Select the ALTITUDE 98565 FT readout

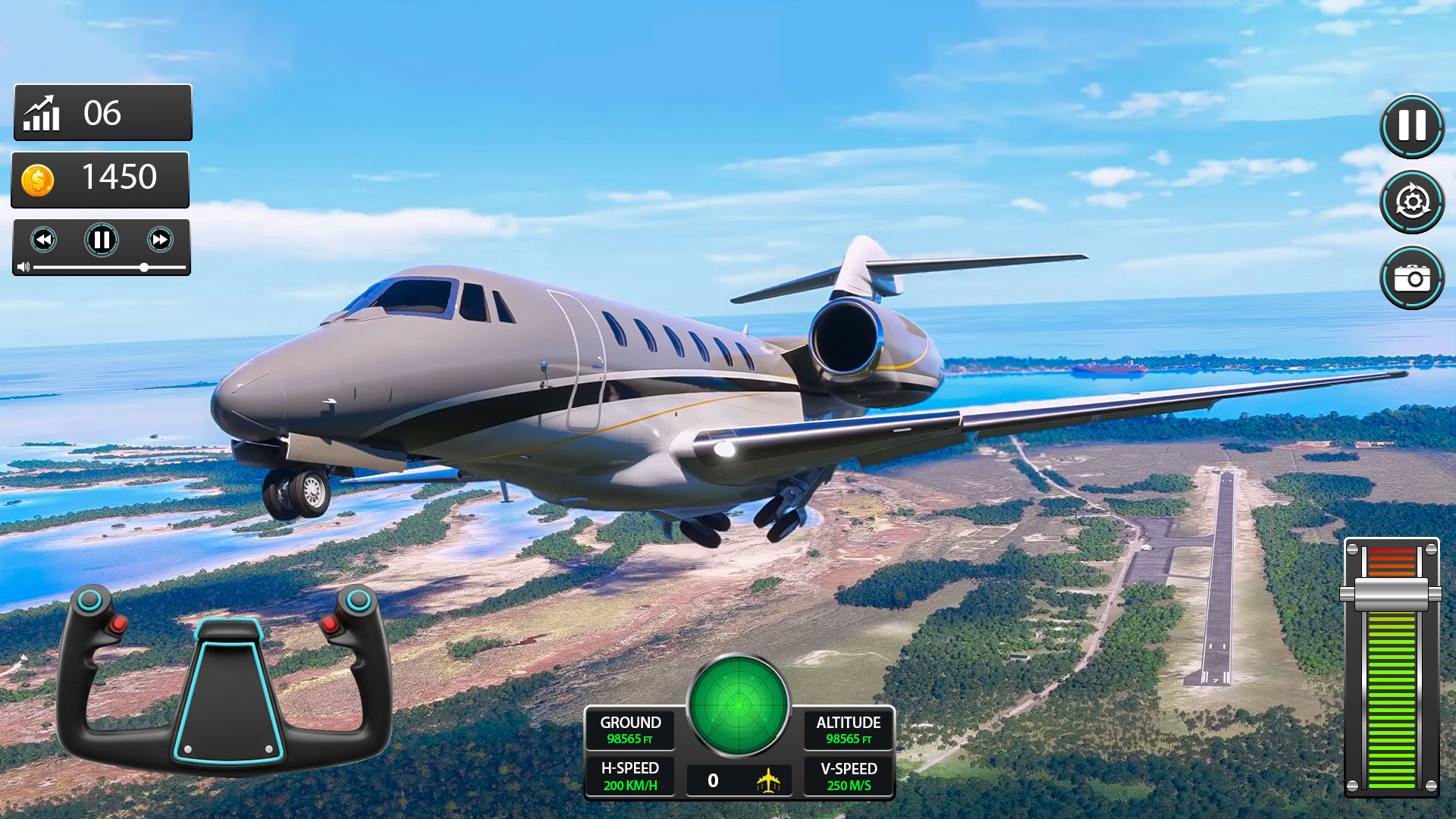pyautogui.click(x=849, y=730)
